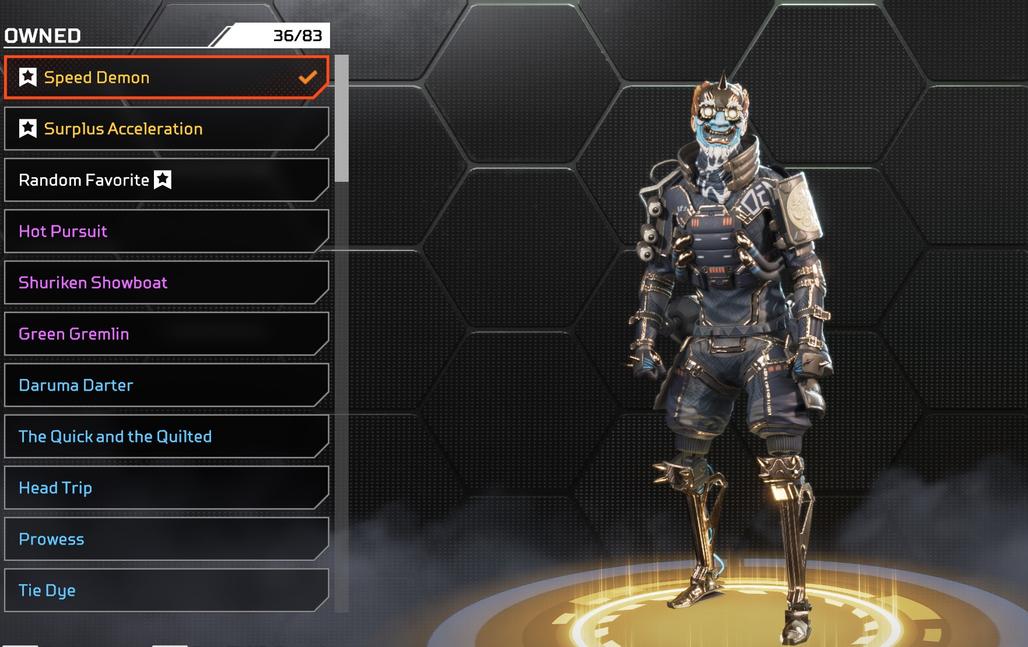This screenshot has width=1028, height=647.
Task: Choose the Tie Dye skin
Action: pos(166,590)
